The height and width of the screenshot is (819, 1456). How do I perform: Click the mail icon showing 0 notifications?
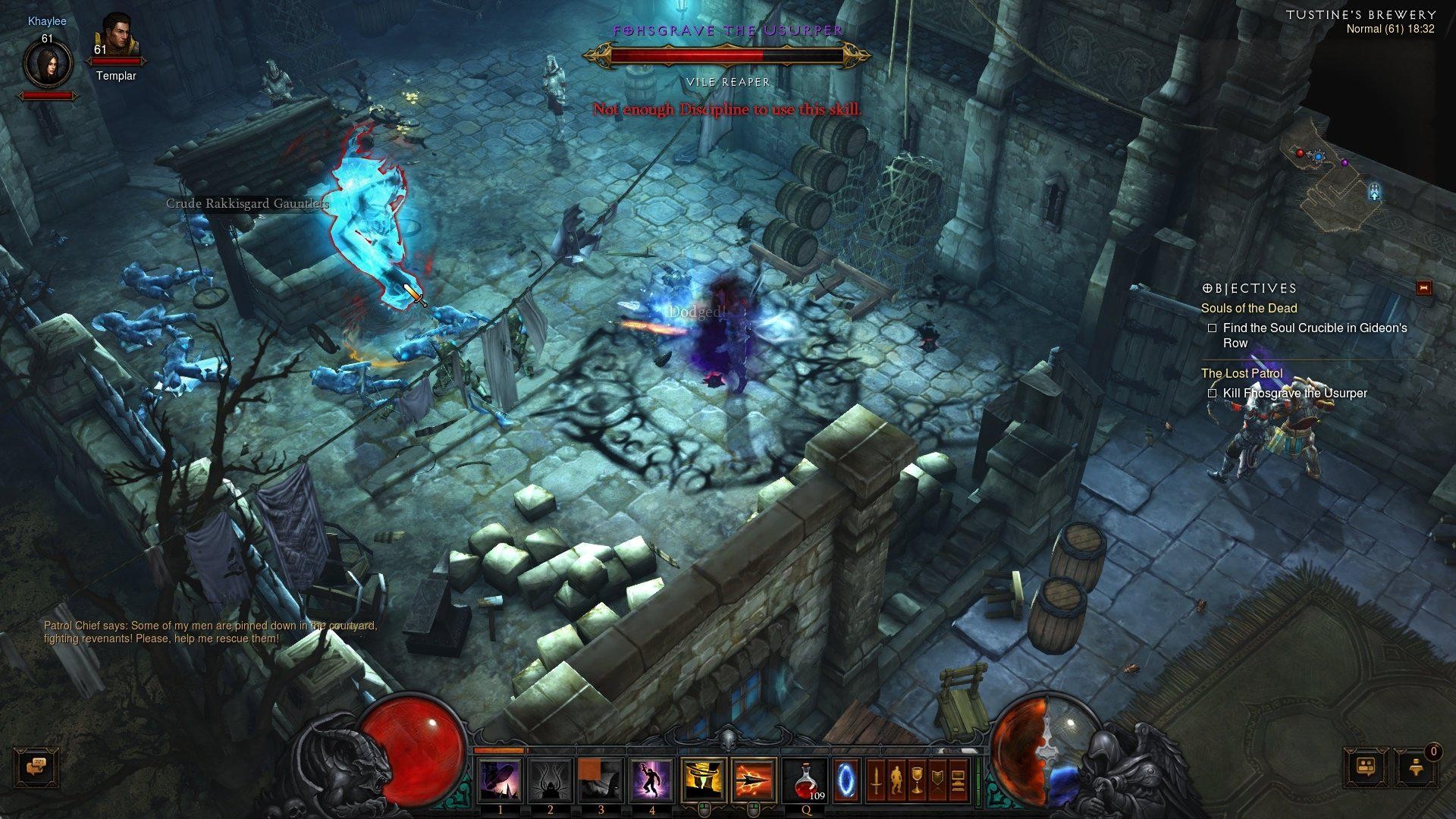click(x=1417, y=767)
